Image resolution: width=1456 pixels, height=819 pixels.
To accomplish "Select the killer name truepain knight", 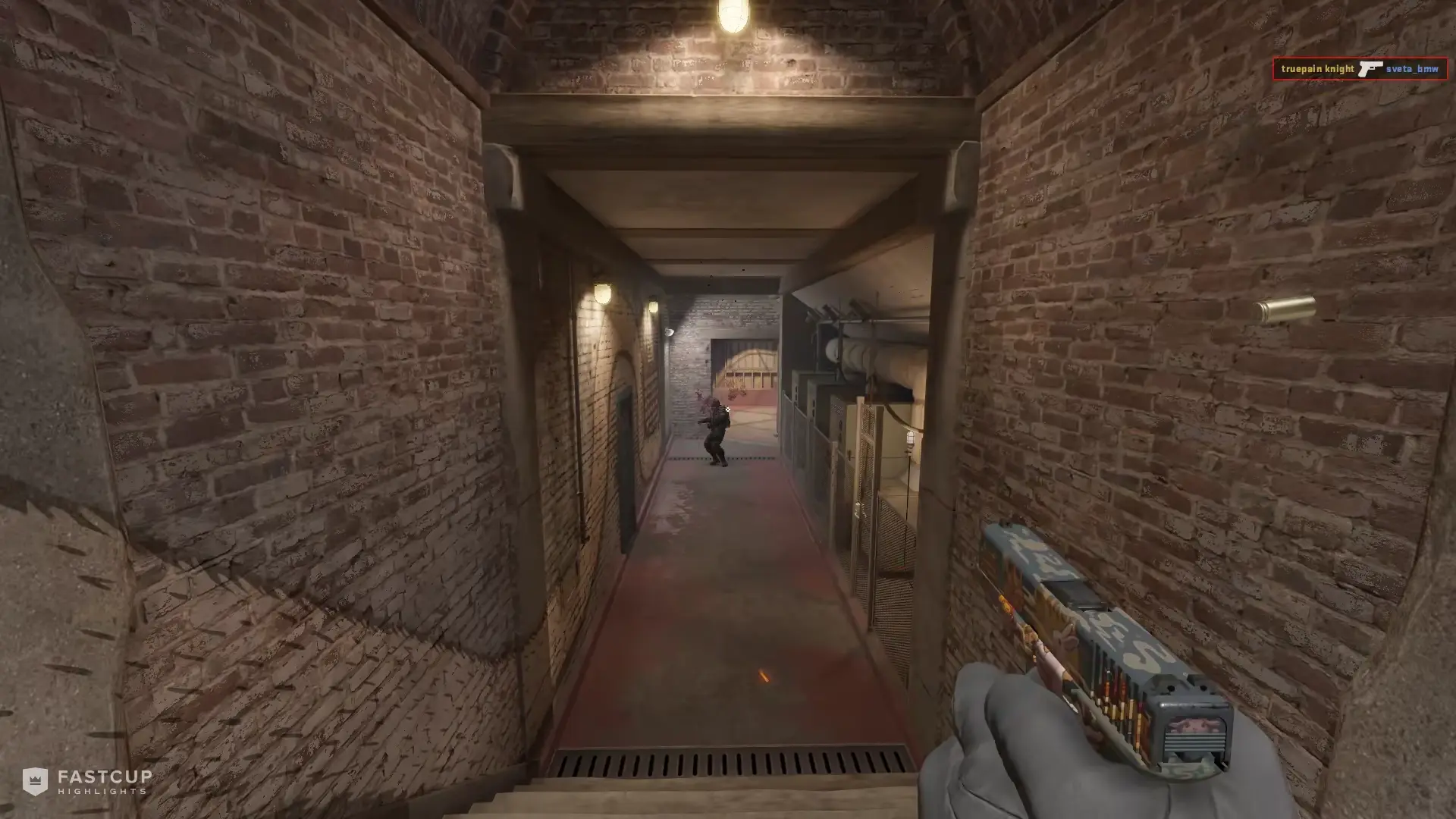I will pyautogui.click(x=1317, y=68).
